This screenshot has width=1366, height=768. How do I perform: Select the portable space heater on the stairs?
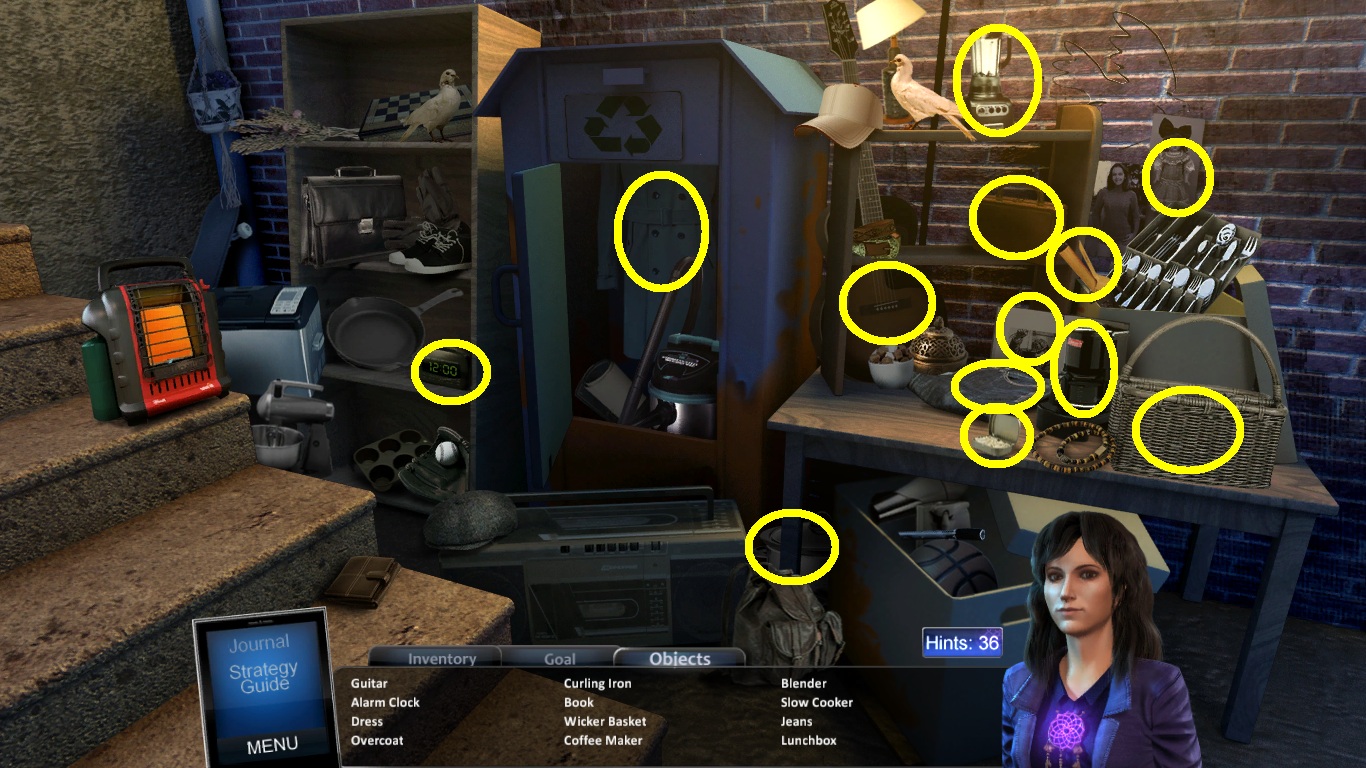[x=155, y=335]
